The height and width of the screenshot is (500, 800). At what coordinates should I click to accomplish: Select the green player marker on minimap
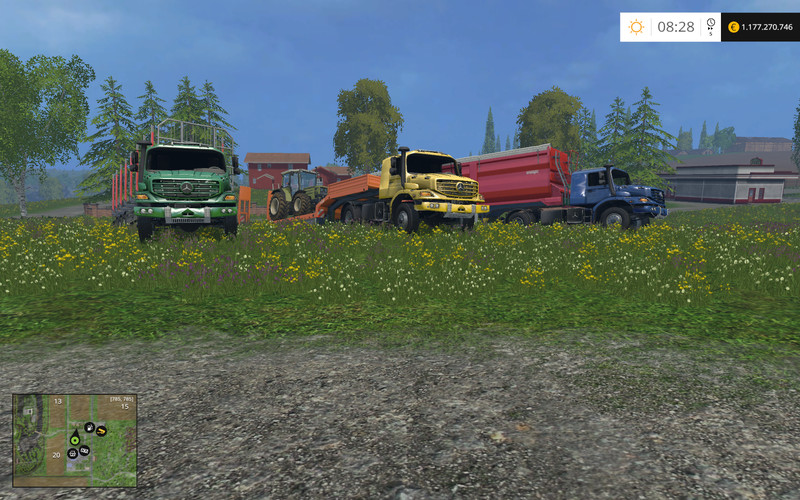[x=75, y=438]
